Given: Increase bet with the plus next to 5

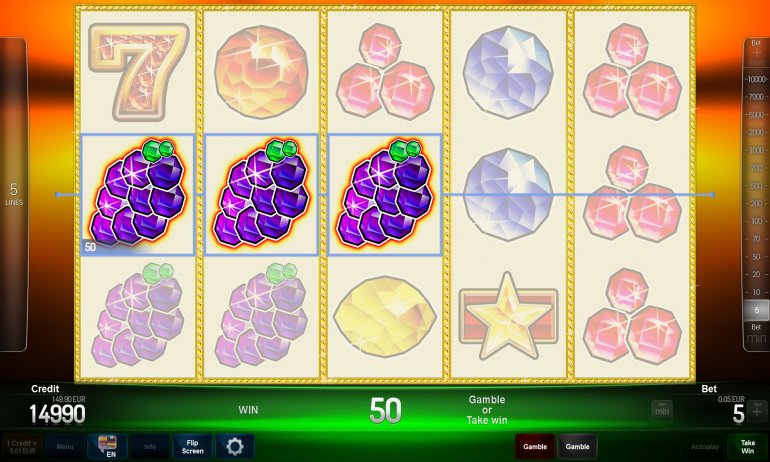Looking at the screenshot, I should (x=757, y=411).
